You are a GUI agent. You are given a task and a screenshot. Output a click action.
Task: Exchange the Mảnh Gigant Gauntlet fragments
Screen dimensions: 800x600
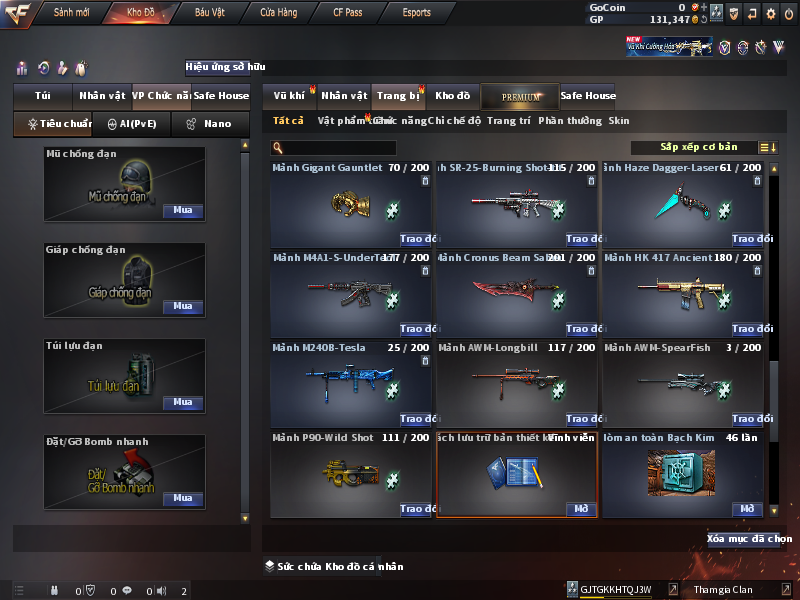417,239
